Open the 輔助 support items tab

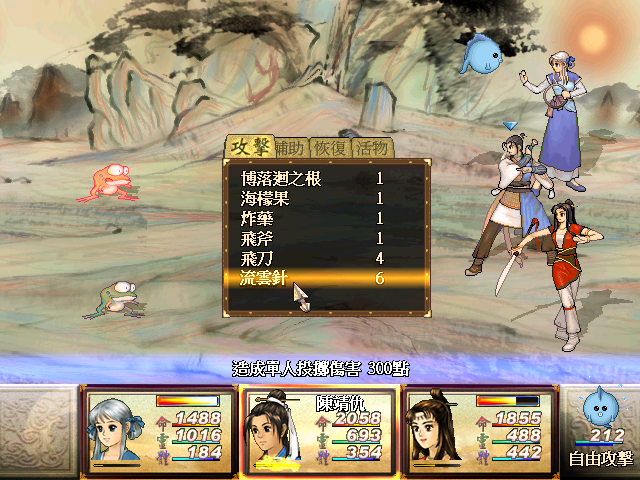[290, 148]
